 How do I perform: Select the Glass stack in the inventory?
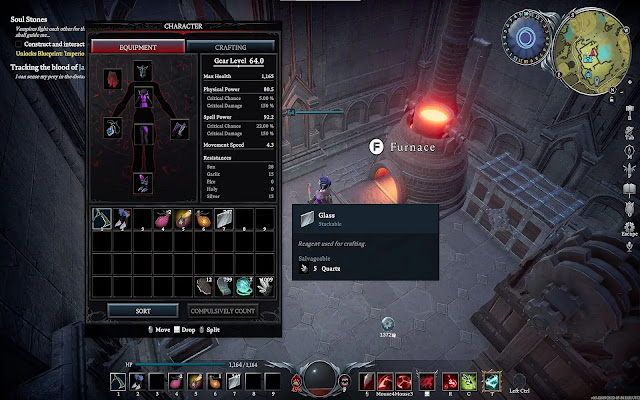coord(223,217)
